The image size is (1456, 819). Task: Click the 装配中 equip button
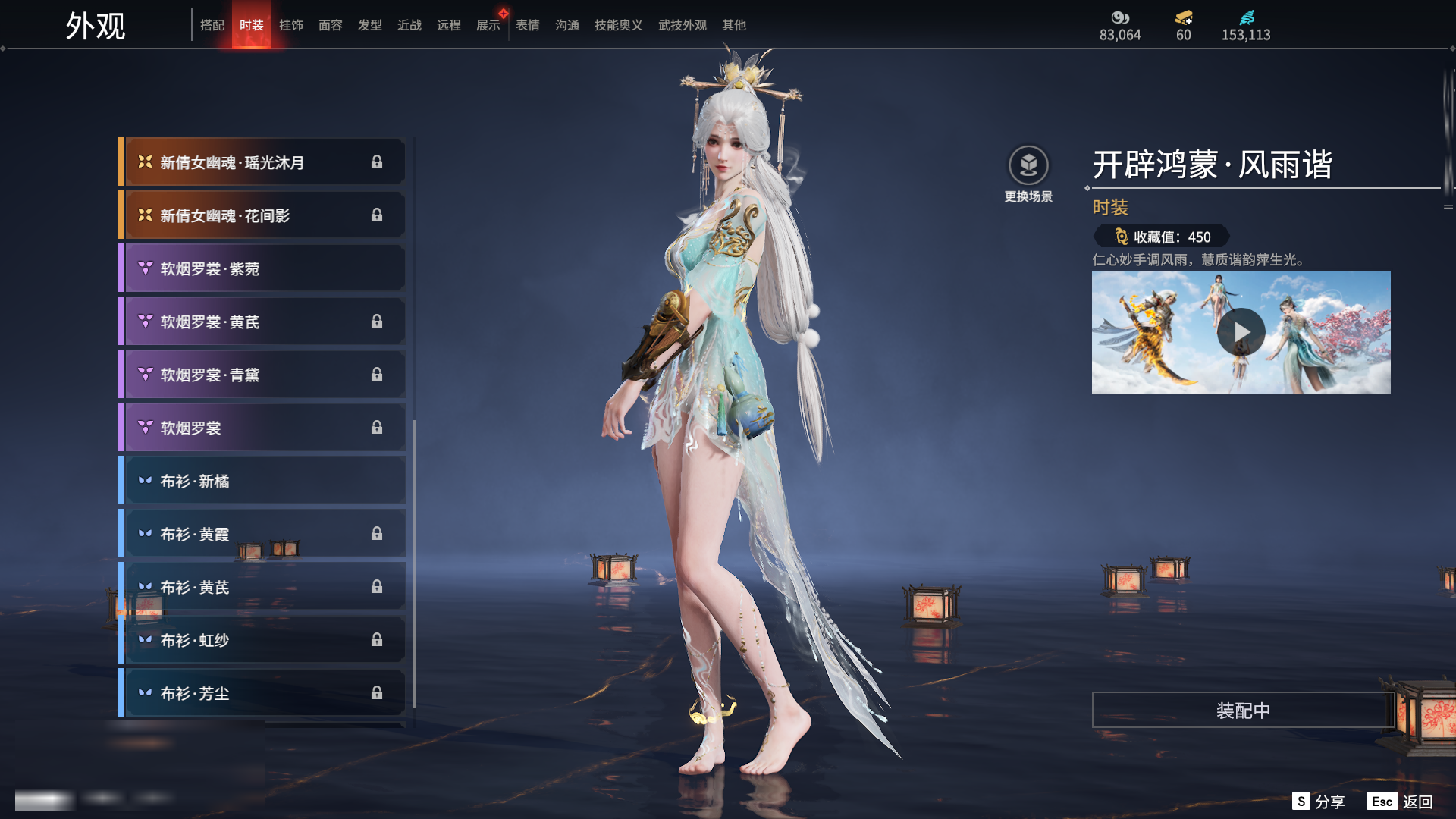(x=1243, y=710)
